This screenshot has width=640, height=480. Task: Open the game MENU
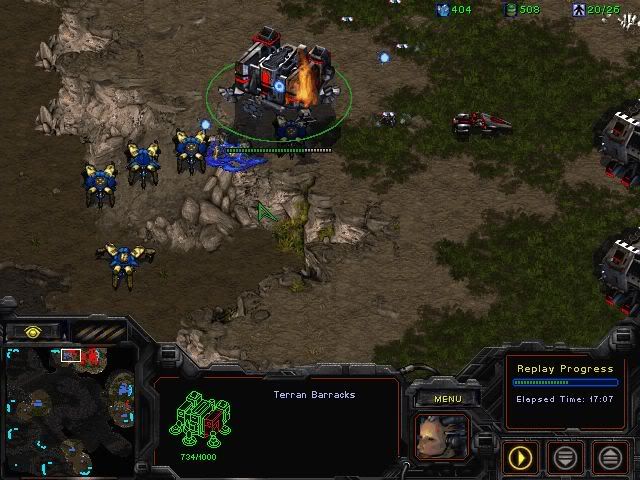tap(447, 399)
